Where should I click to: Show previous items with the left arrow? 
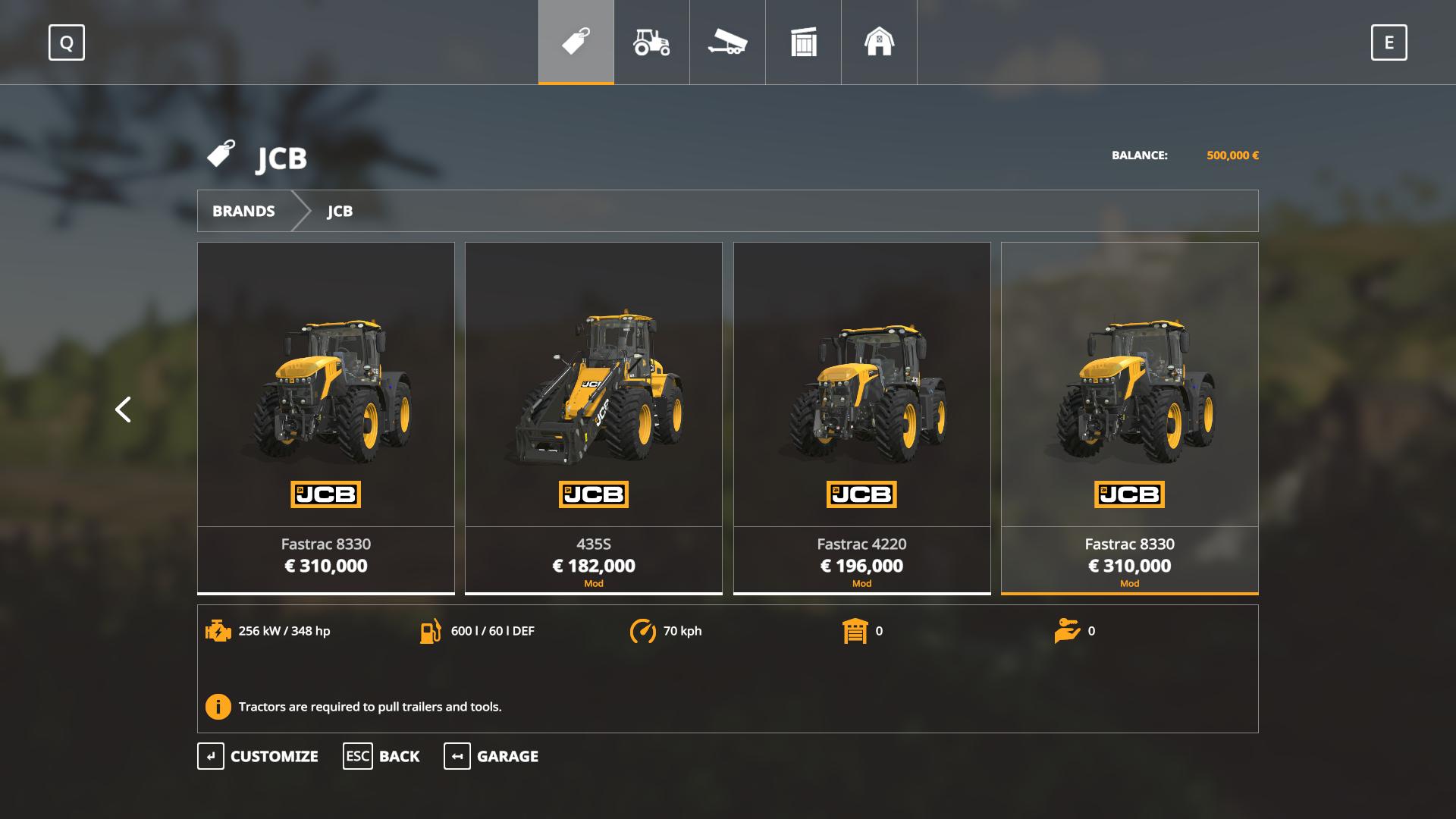pos(123,409)
